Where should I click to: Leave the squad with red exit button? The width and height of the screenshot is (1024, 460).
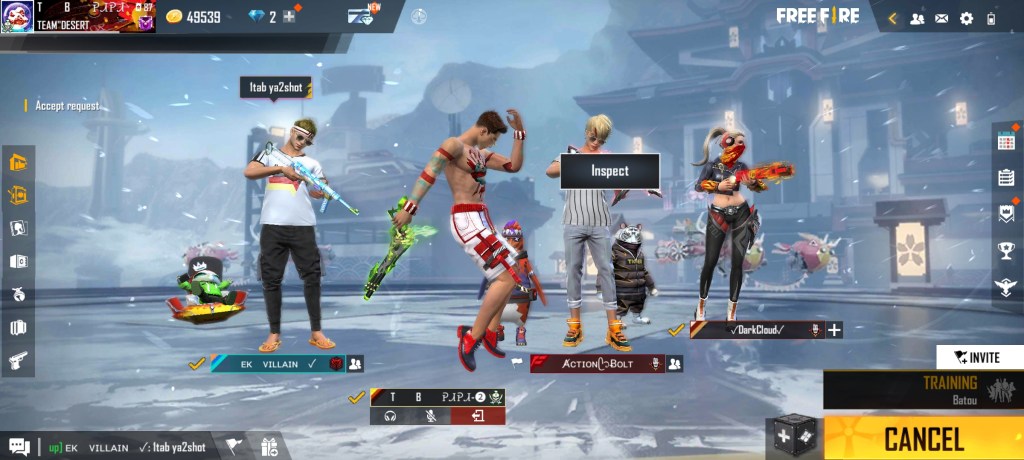click(478, 415)
